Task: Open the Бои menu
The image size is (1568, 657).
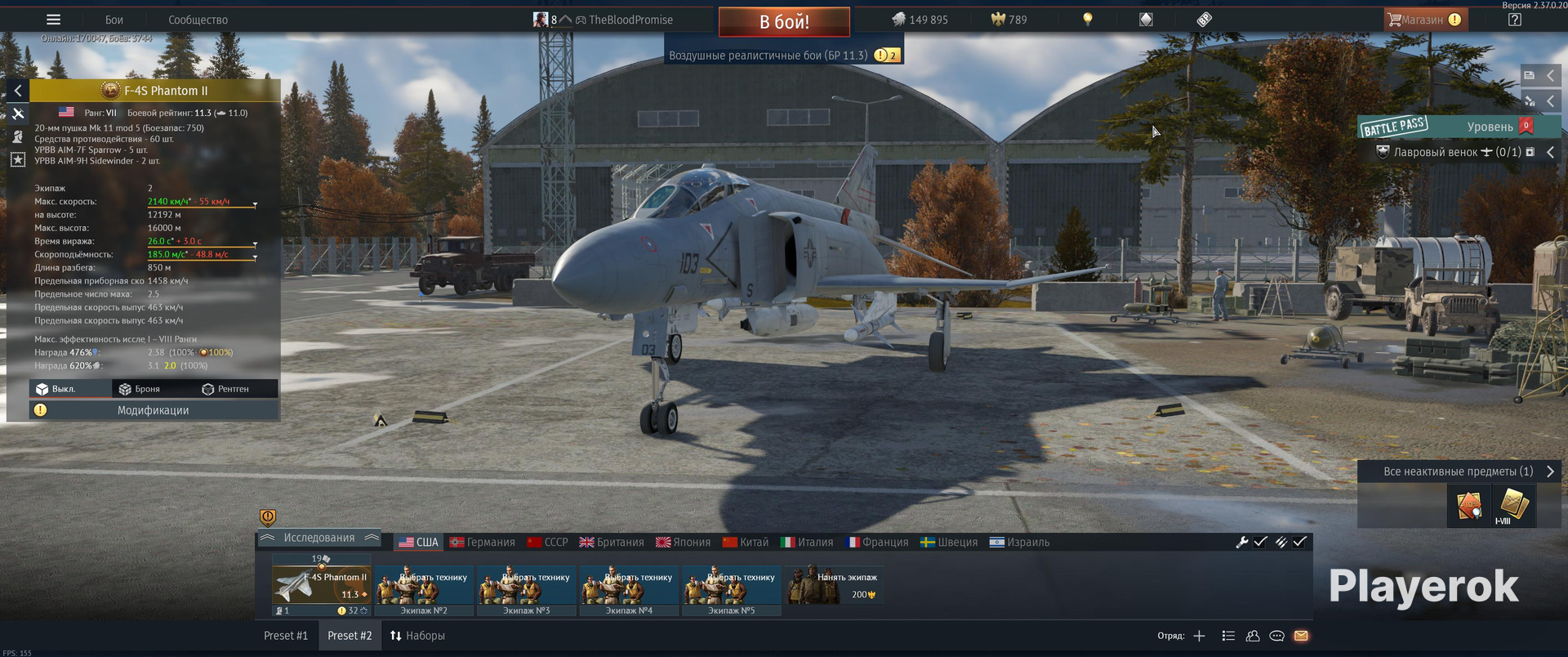Action: point(114,20)
